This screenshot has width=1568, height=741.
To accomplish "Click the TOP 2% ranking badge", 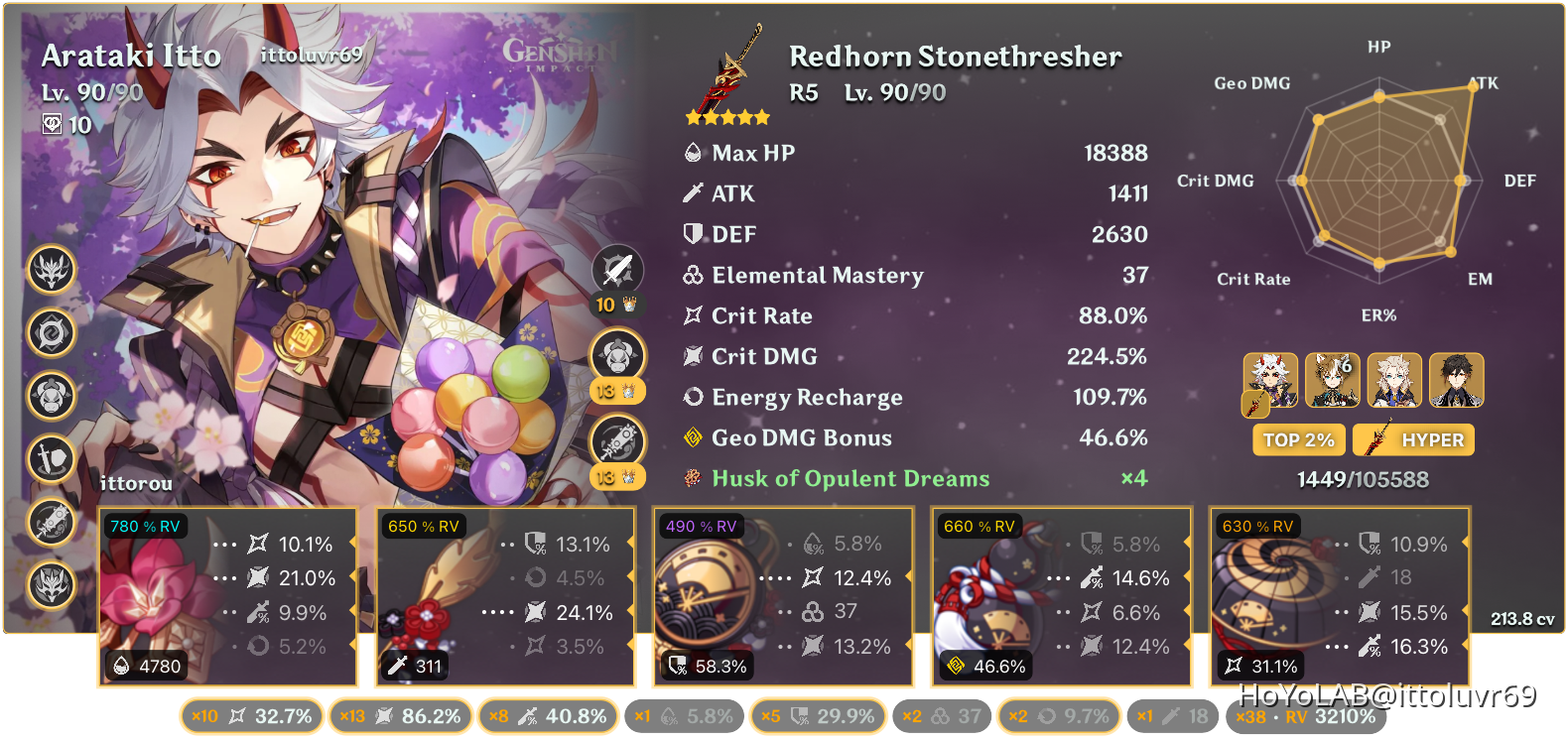I will point(1298,439).
